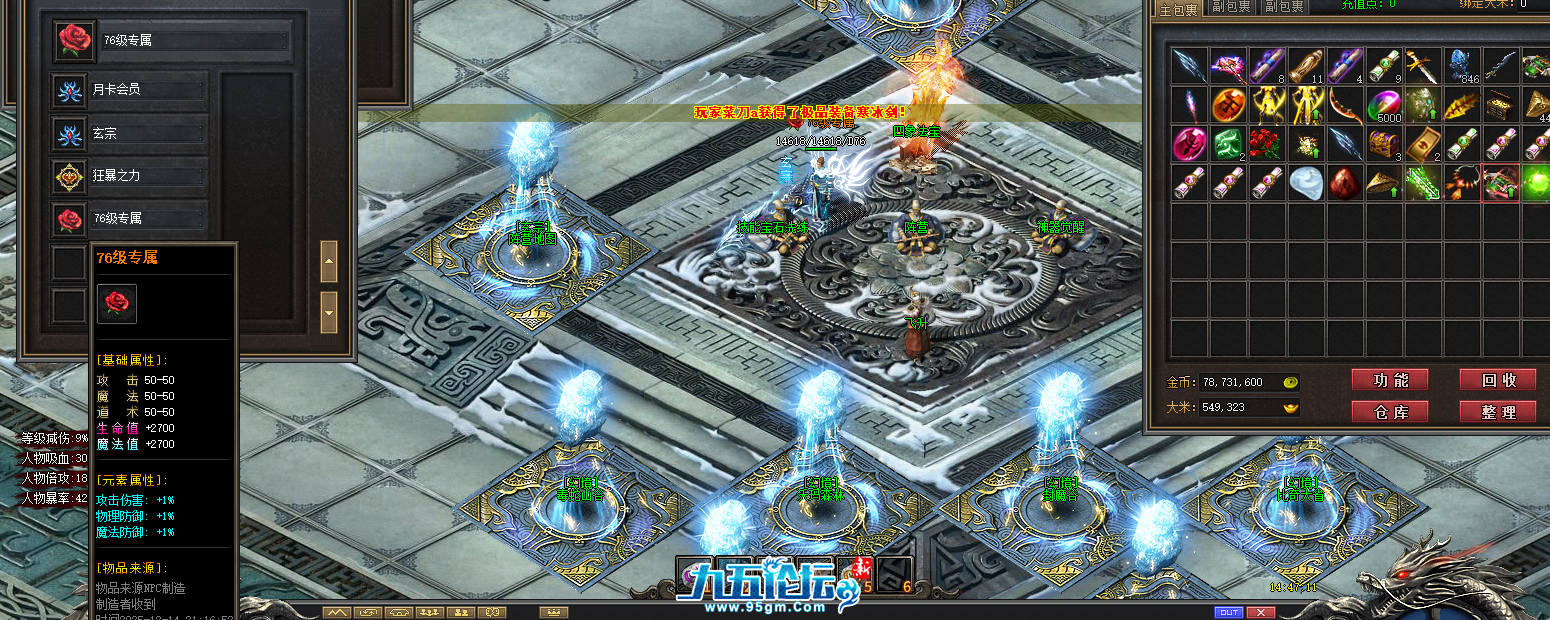The width and height of the screenshot is (1550, 620).
Task: Open the 仓库 warehouse
Action: pos(1389,411)
